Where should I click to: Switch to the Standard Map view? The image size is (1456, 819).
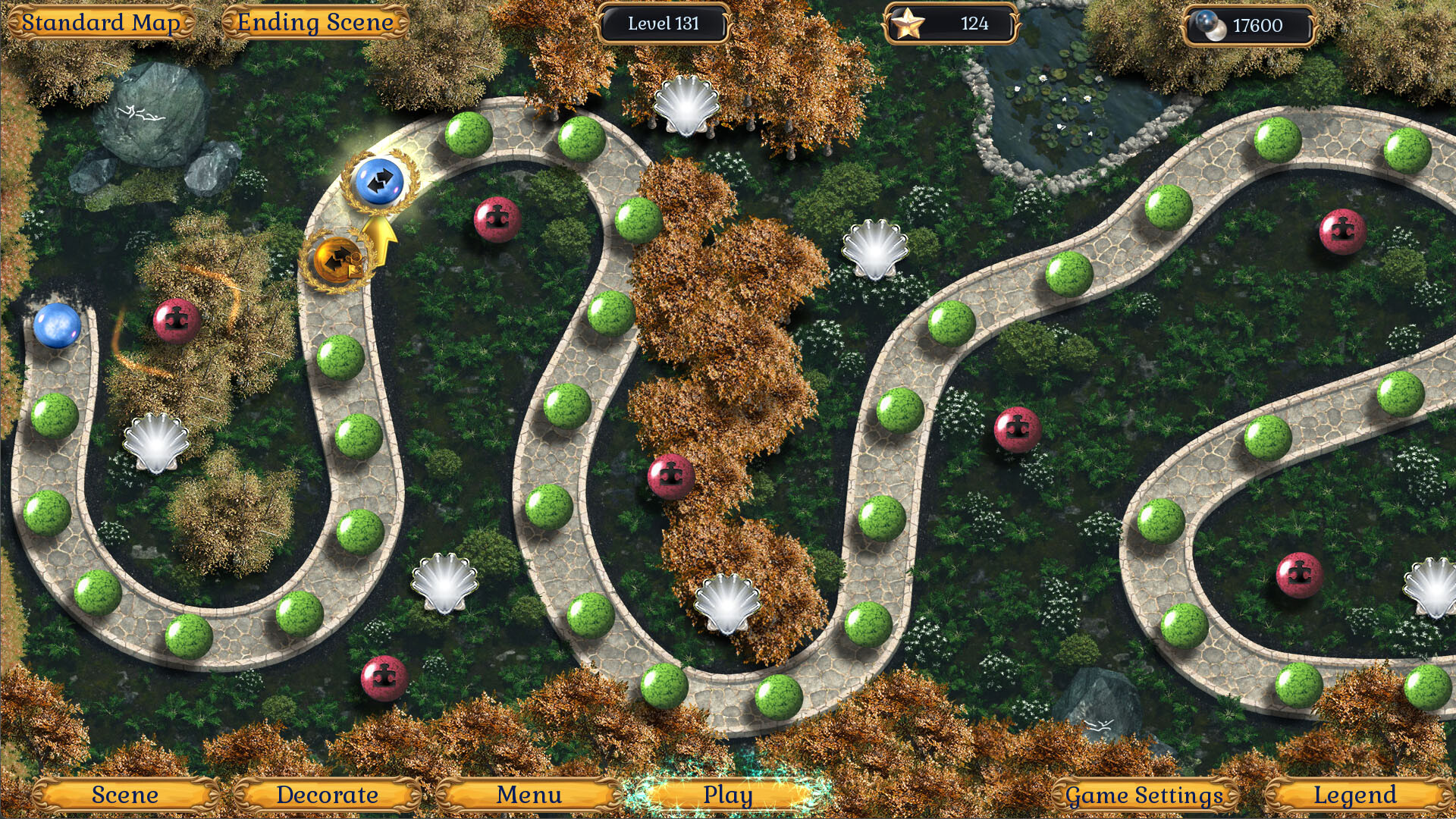pyautogui.click(x=102, y=22)
